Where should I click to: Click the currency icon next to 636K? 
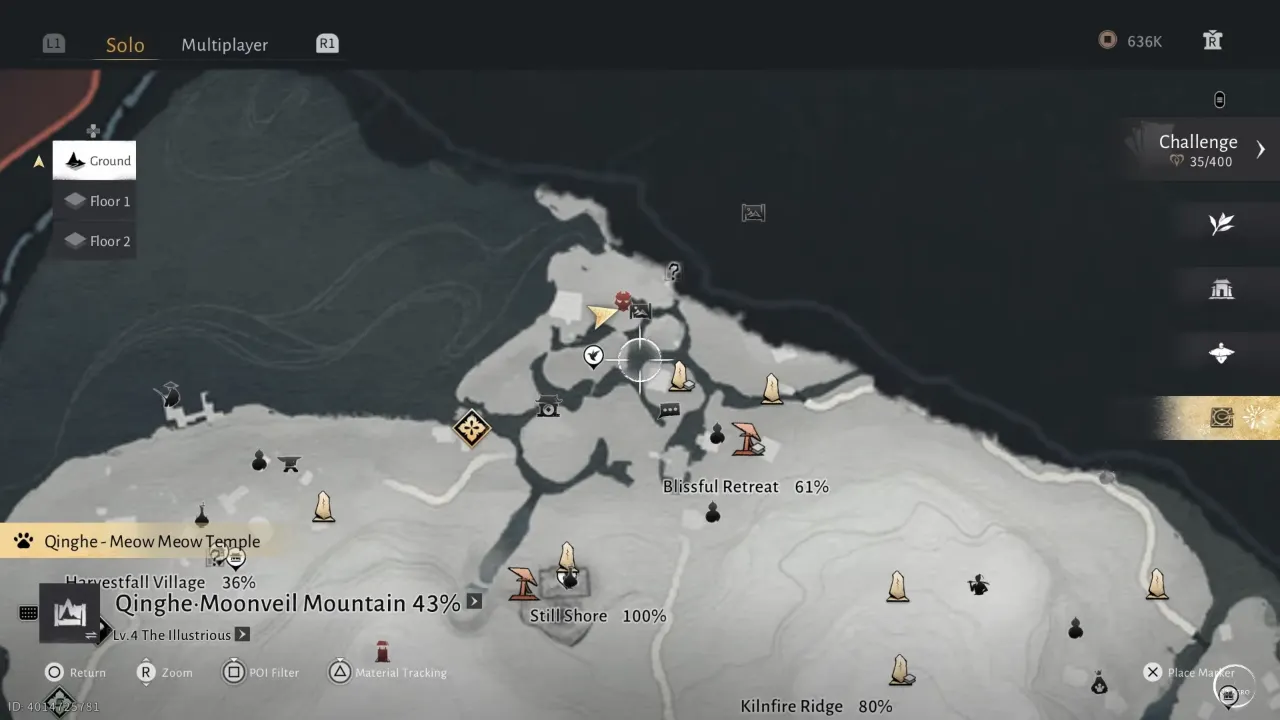[1107, 41]
